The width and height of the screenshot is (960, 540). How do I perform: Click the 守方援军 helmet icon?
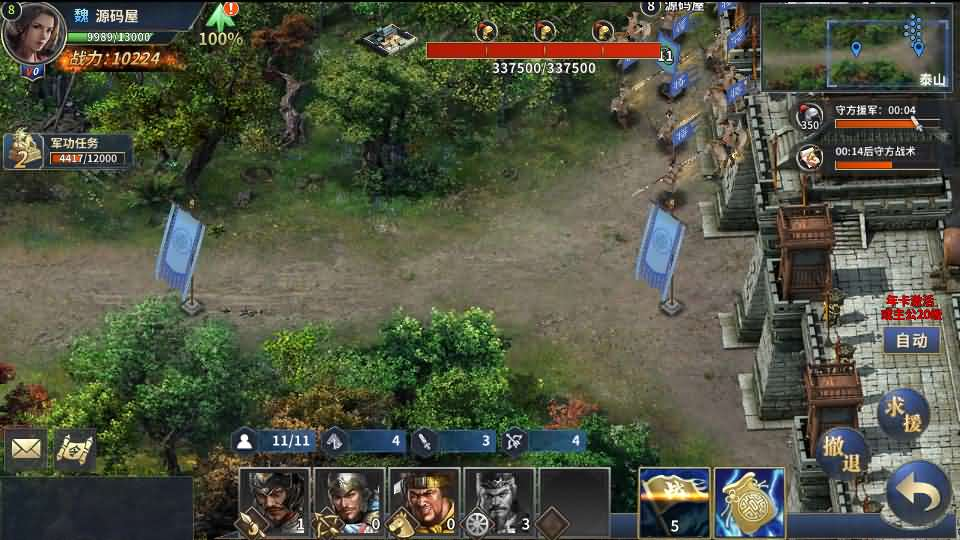811,117
